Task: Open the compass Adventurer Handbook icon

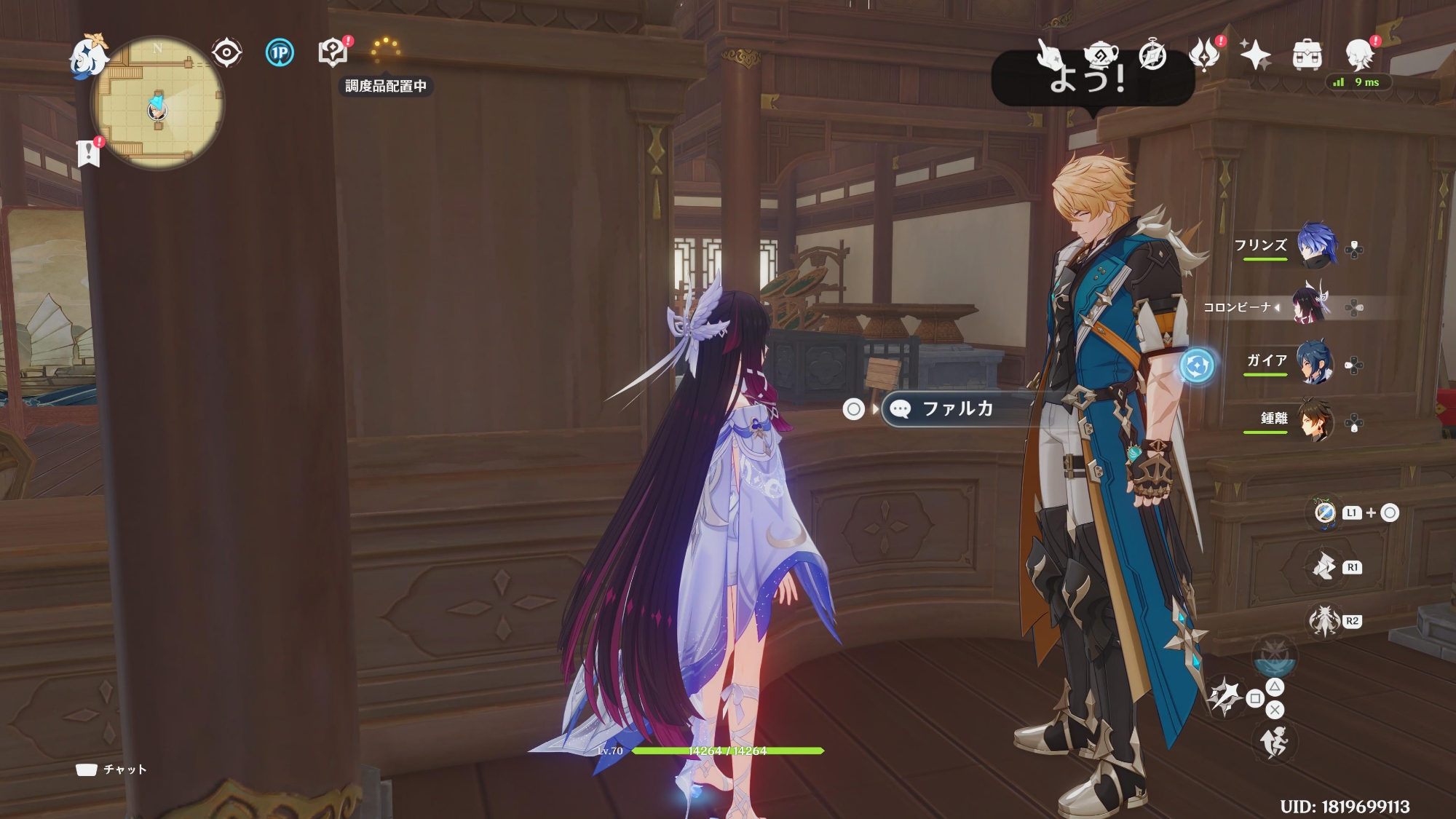Action: click(1152, 55)
